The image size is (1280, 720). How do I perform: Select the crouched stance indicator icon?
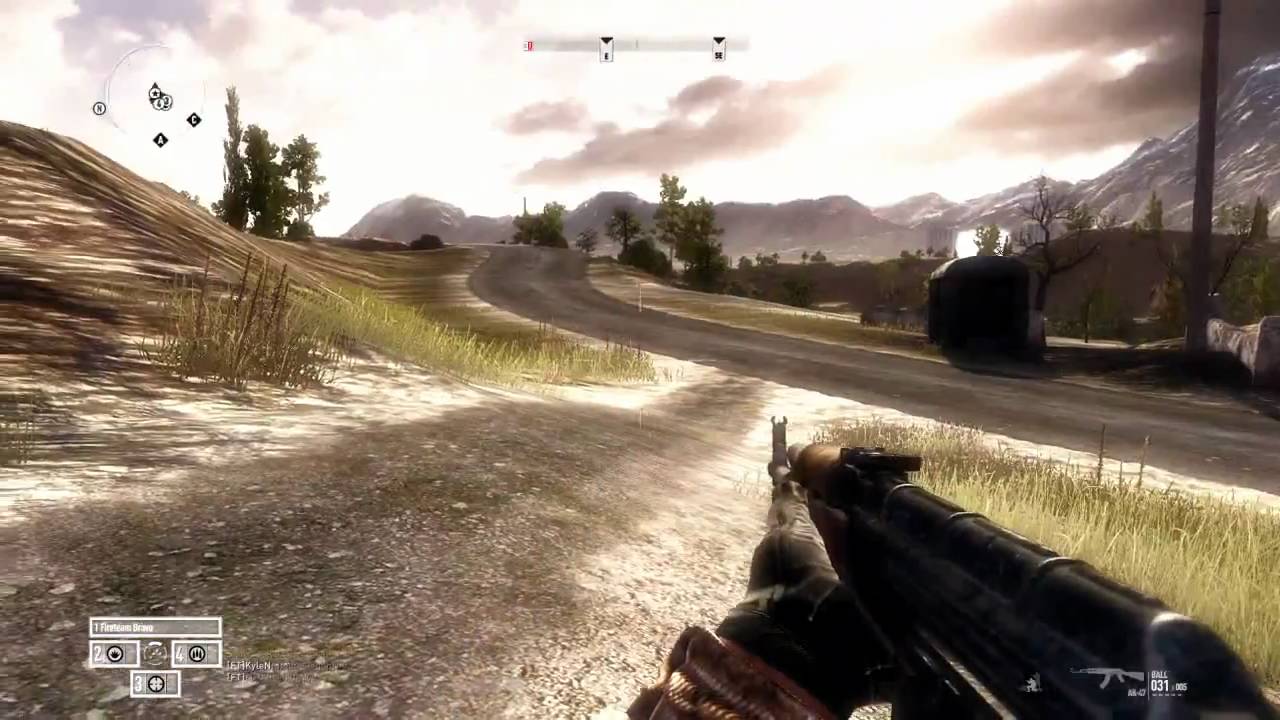pyautogui.click(x=1032, y=683)
